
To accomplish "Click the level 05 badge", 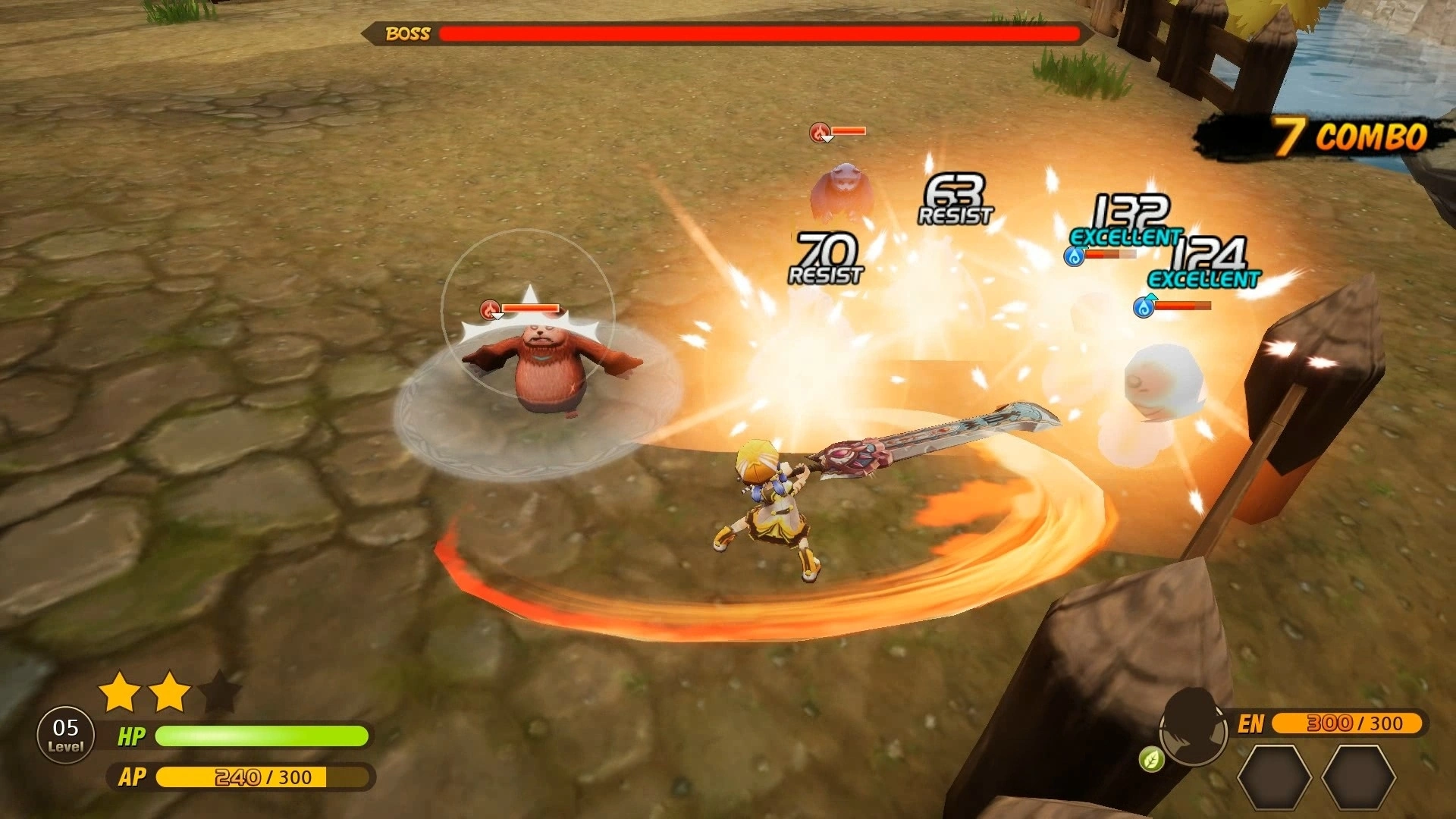I will (x=66, y=735).
